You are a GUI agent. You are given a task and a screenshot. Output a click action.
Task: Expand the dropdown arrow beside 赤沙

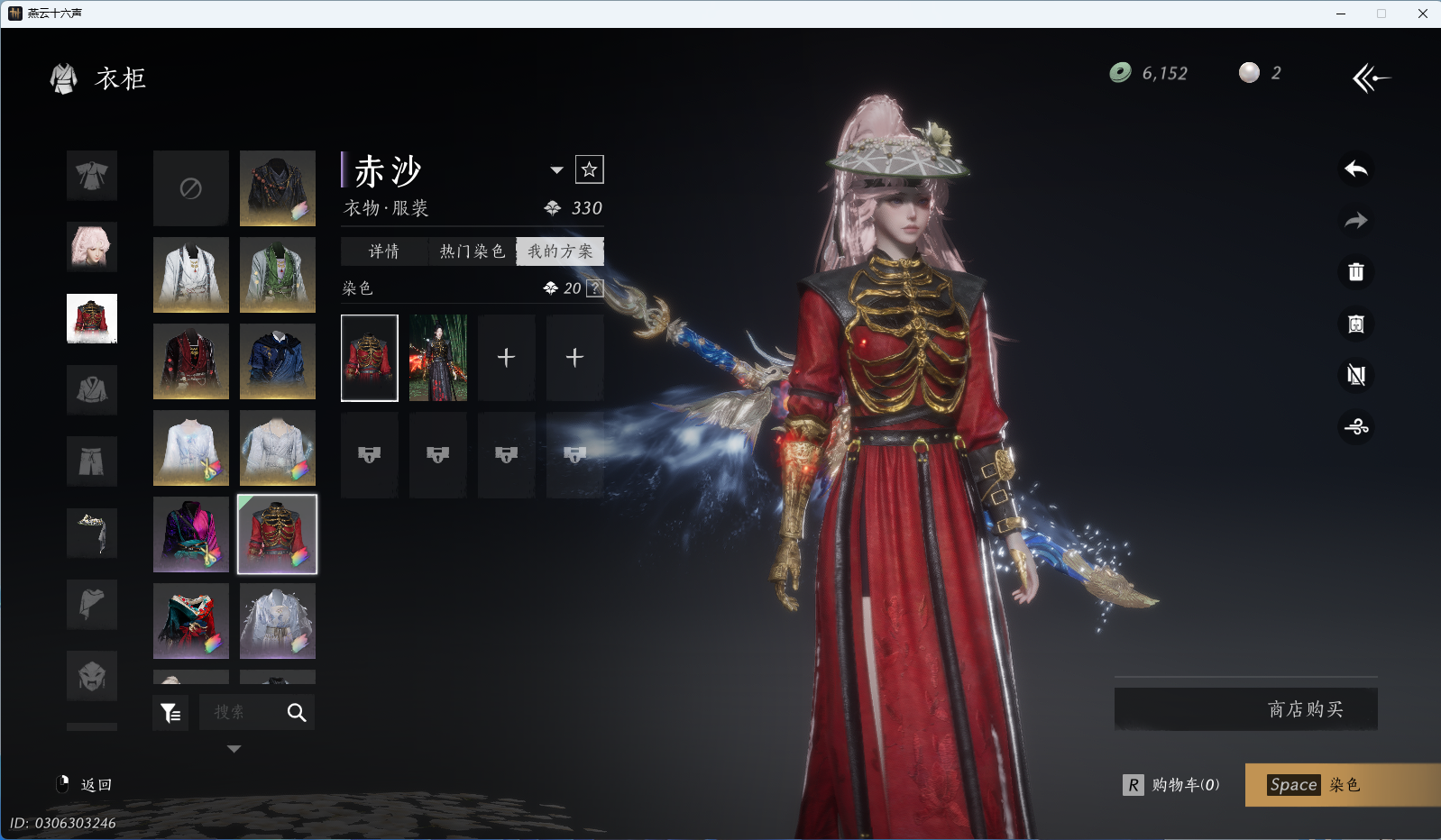click(x=556, y=170)
